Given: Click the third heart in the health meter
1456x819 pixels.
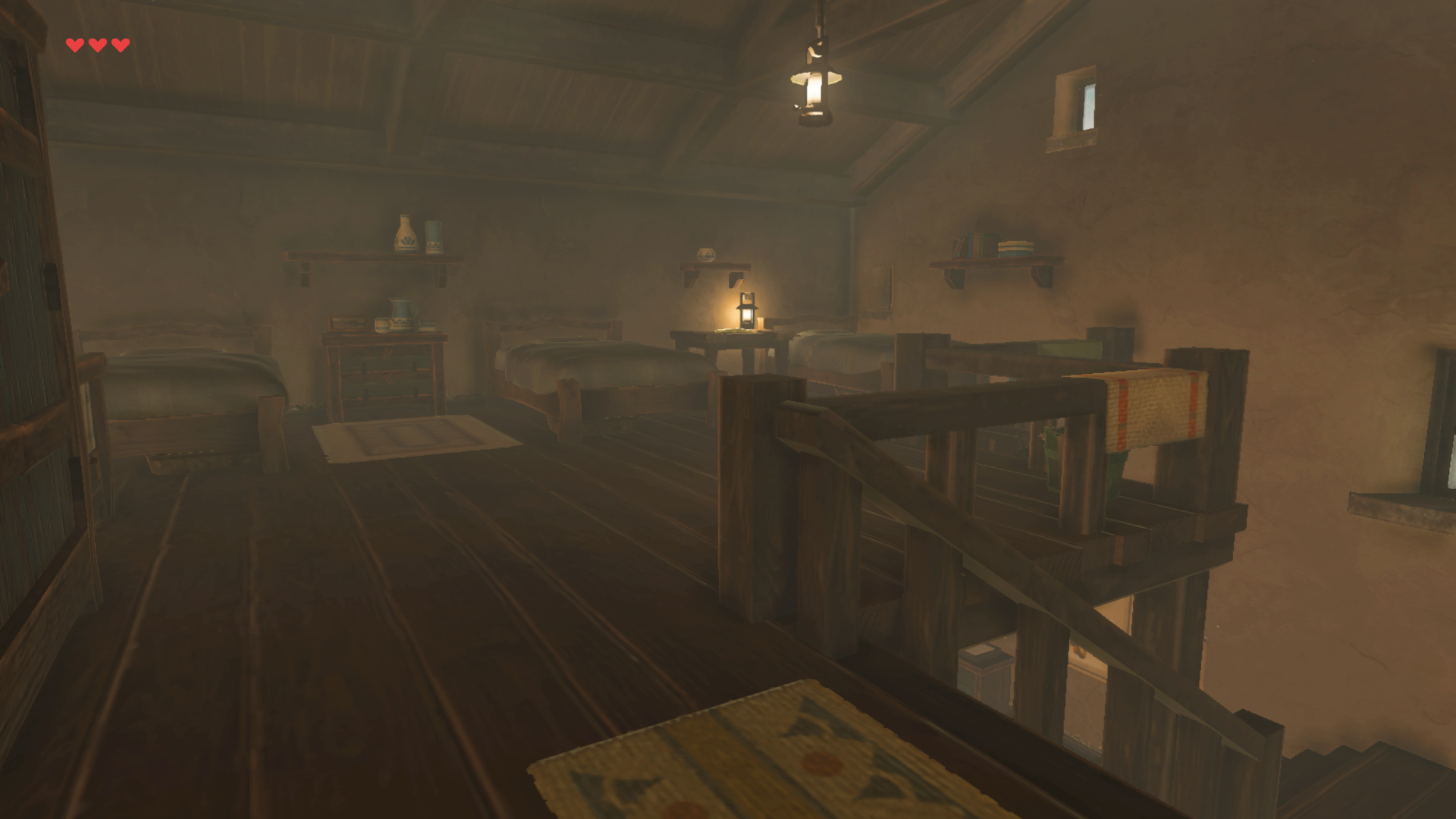Looking at the screenshot, I should tap(119, 44).
